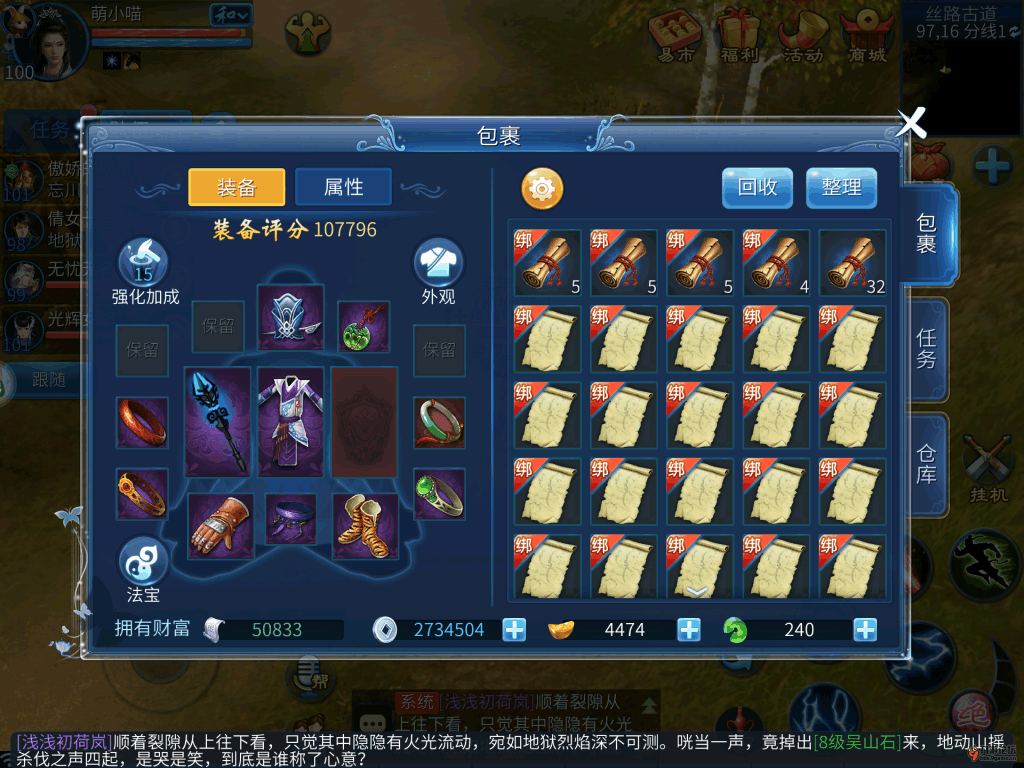The width and height of the screenshot is (1024, 768).
Task: Select the equipped blue staff weapon slot
Action: pyautogui.click(x=217, y=421)
